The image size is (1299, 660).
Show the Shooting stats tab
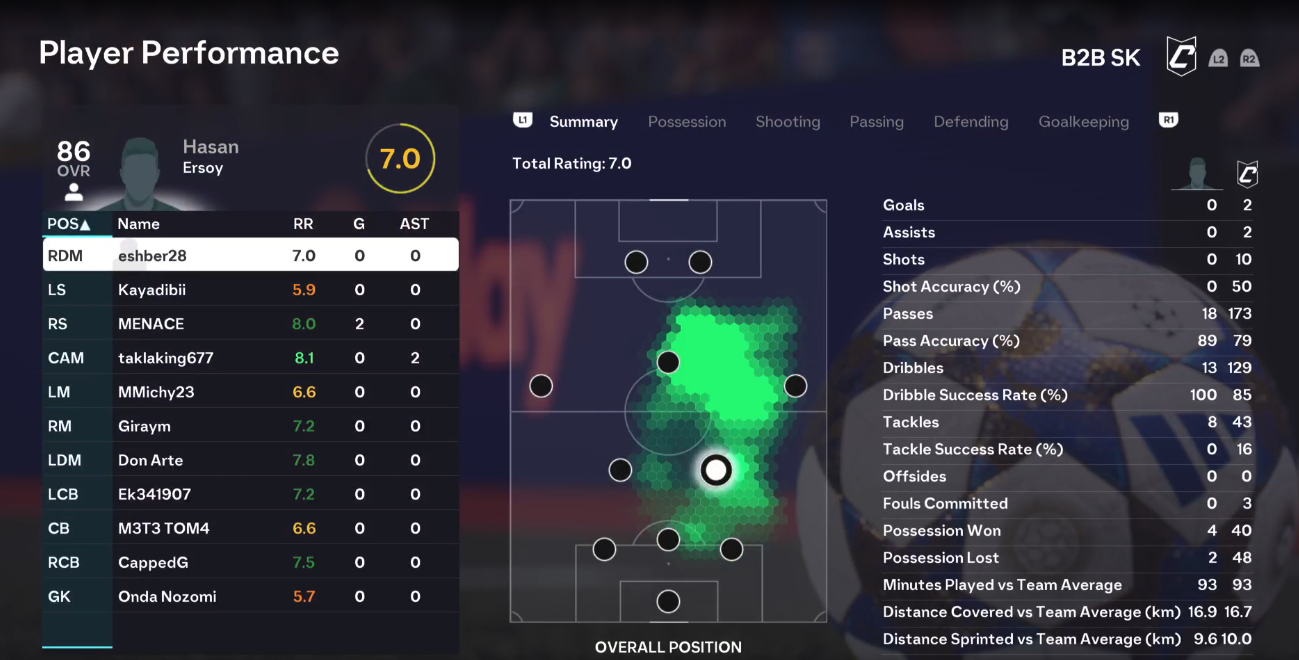pos(788,122)
